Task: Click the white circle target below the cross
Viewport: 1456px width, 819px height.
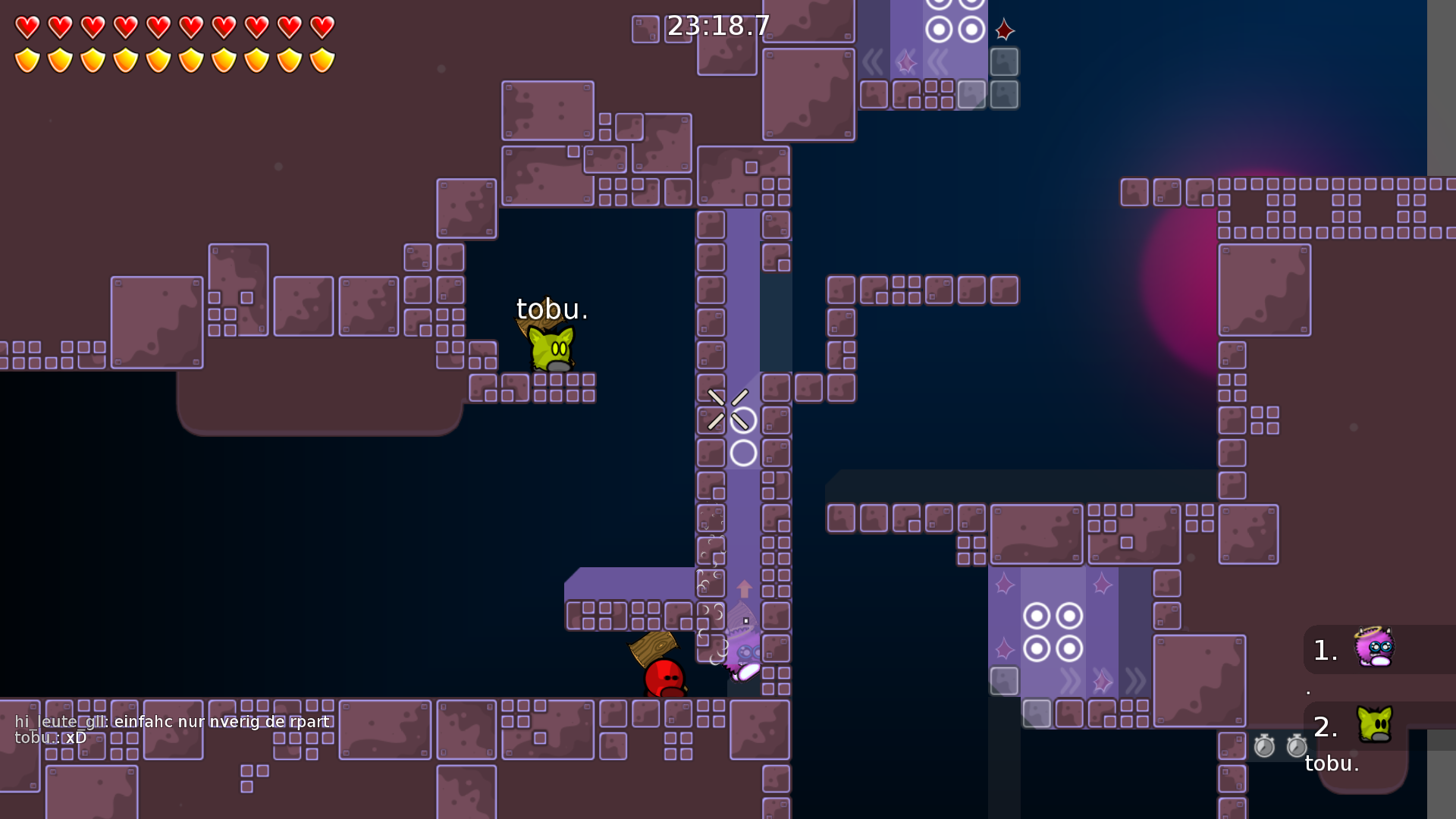Action: pos(742,452)
